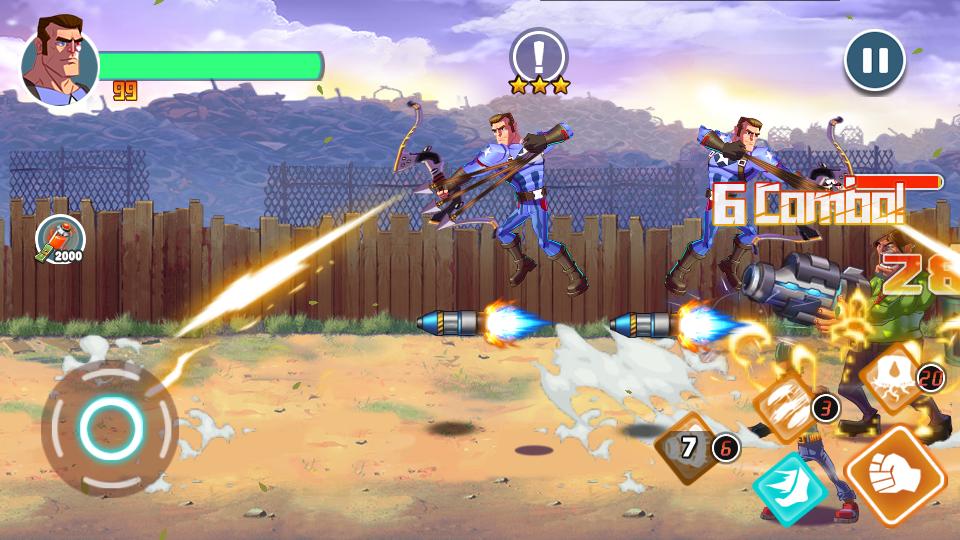Open the exclamation mark mission objective icon
This screenshot has width=960, height=540.
point(538,54)
